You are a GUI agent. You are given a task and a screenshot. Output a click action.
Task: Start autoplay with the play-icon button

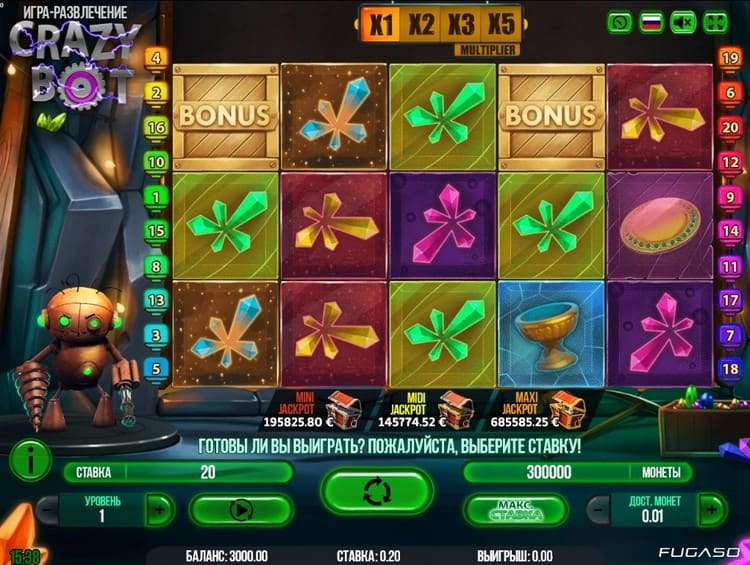click(240, 509)
